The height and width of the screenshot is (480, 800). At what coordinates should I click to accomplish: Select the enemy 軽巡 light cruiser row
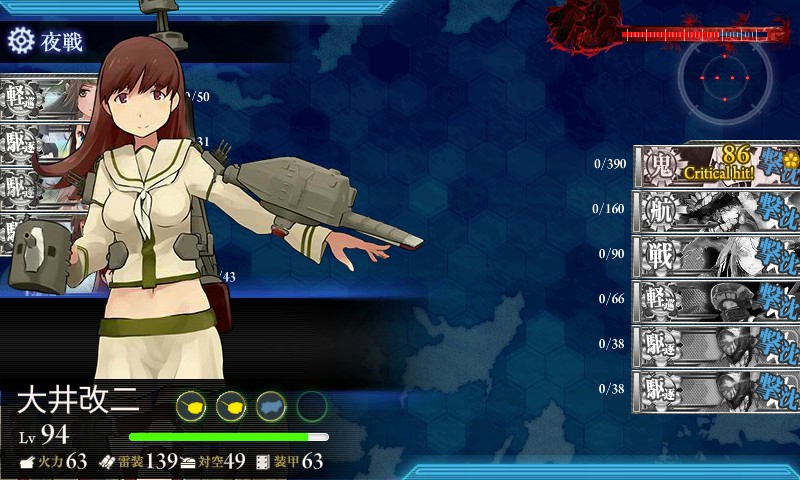tap(716, 299)
